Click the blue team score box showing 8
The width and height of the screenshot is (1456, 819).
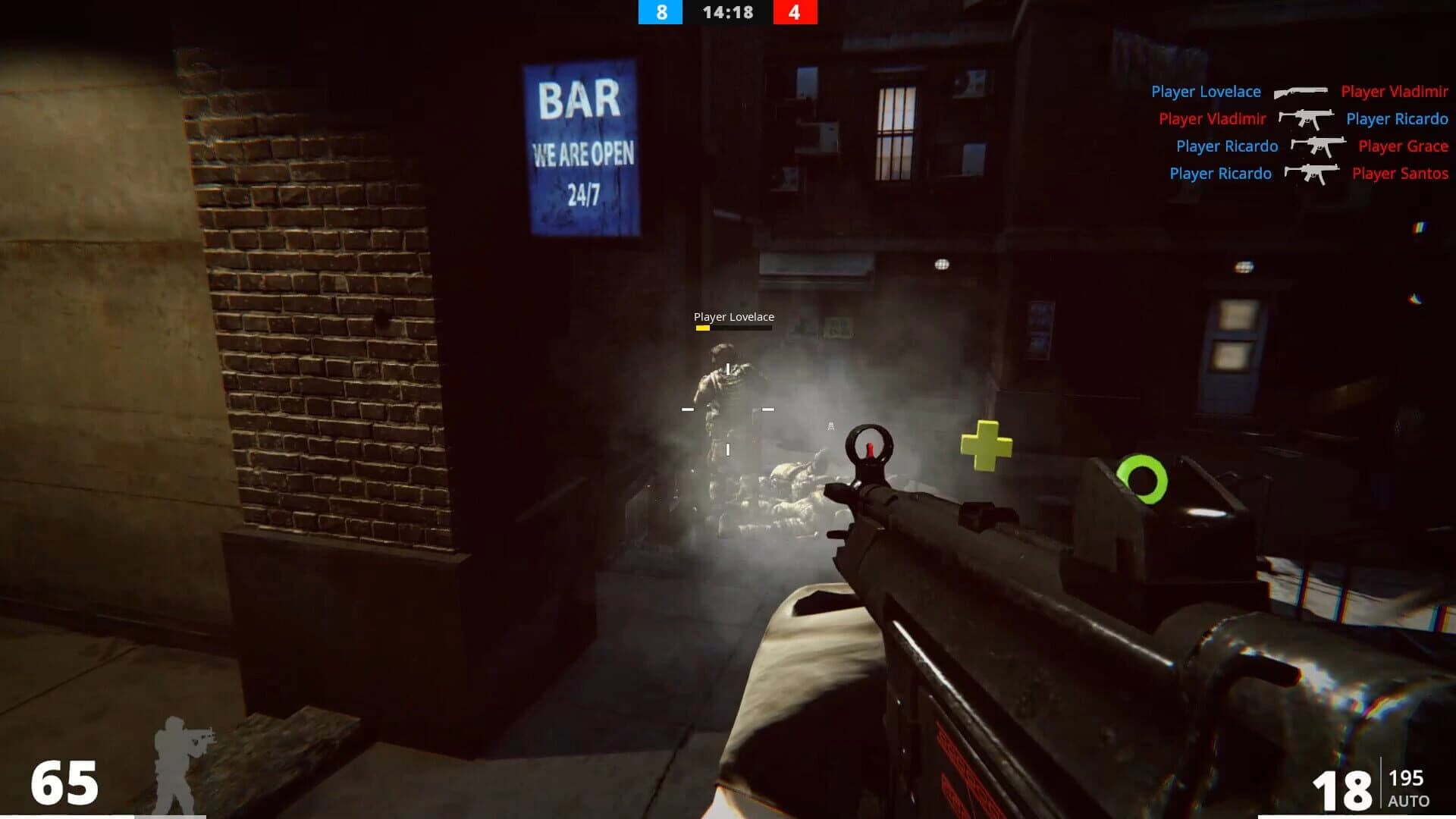tap(659, 13)
